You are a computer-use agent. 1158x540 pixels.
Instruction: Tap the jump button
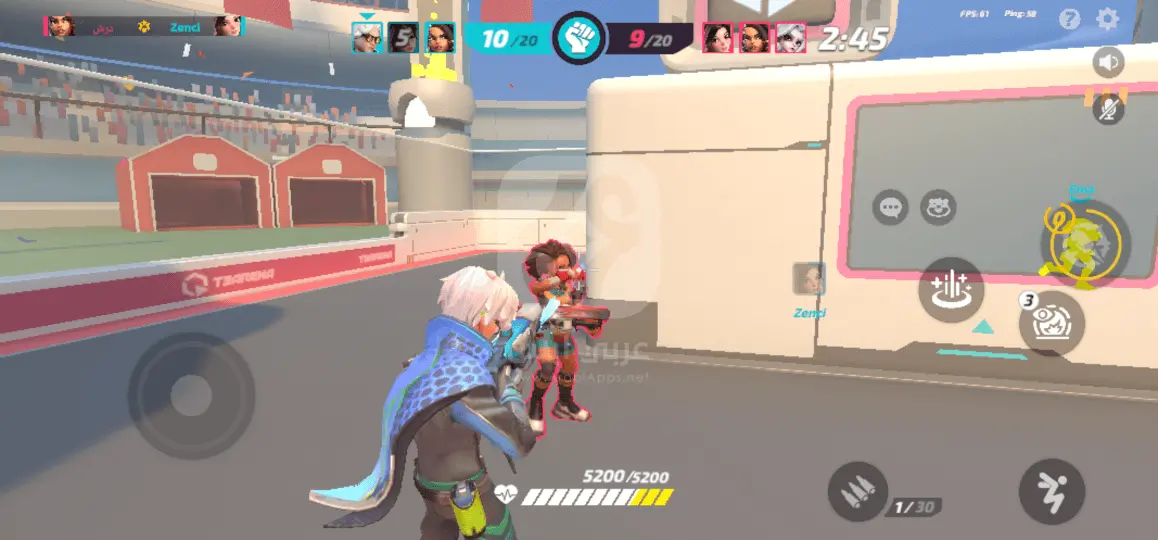coord(1051,493)
